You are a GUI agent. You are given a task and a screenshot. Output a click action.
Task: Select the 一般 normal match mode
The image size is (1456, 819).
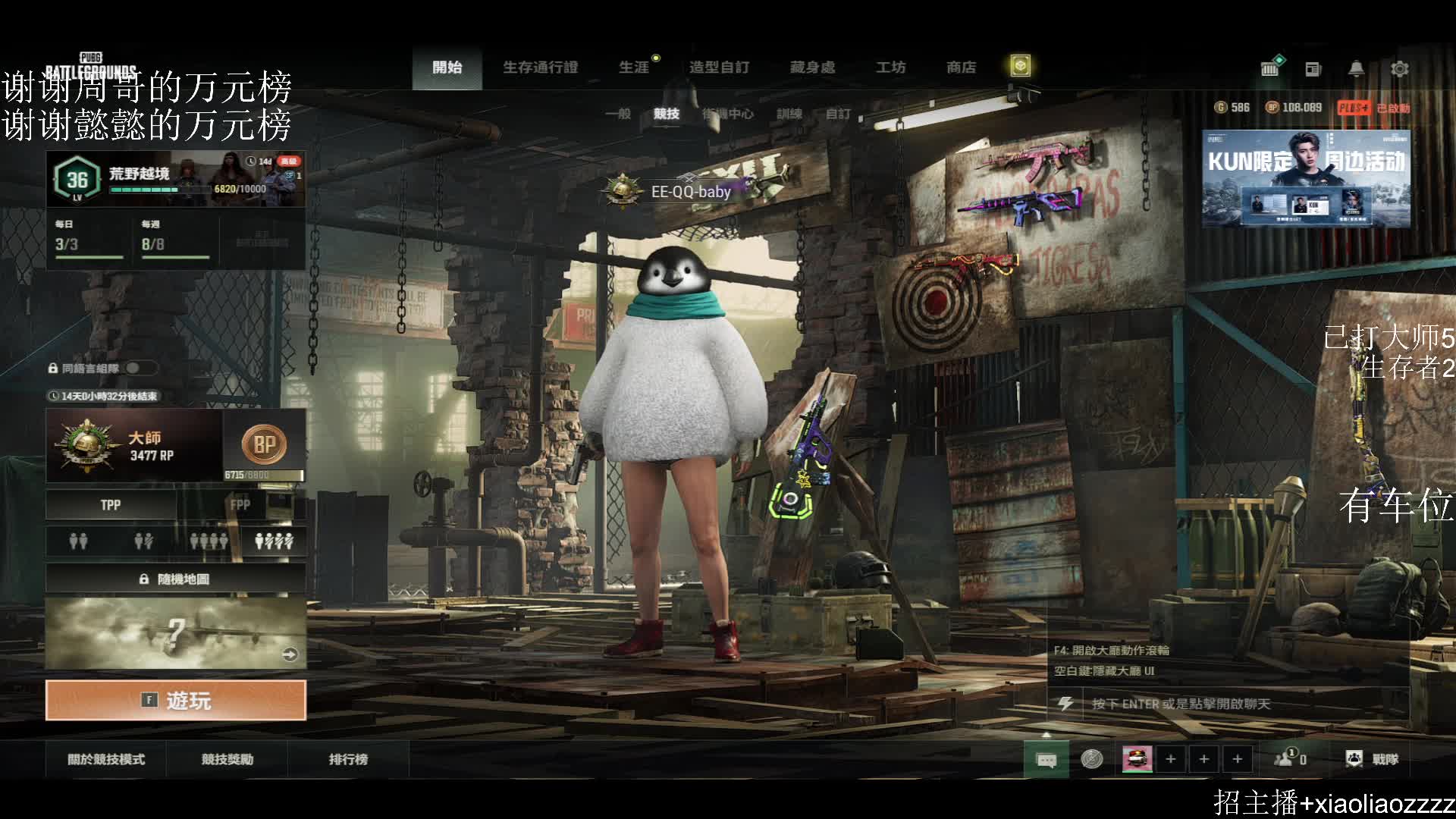click(x=618, y=114)
